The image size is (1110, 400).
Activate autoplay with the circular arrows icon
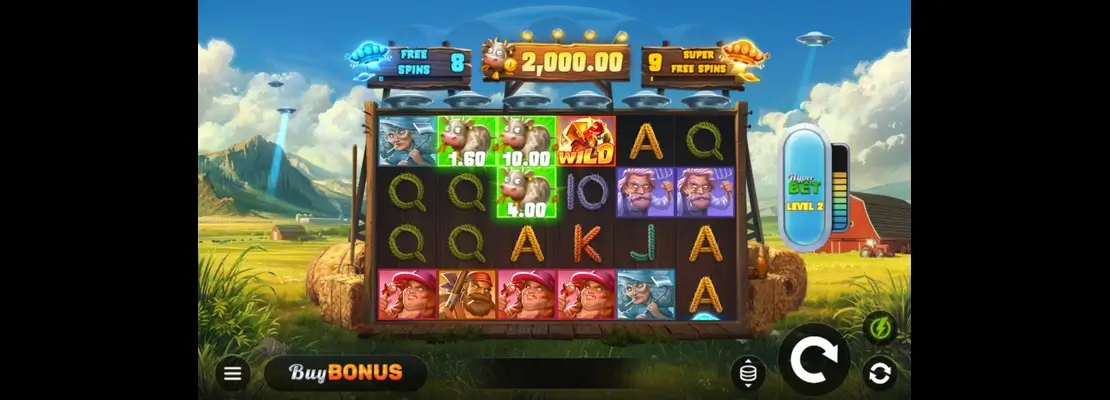[x=880, y=373]
